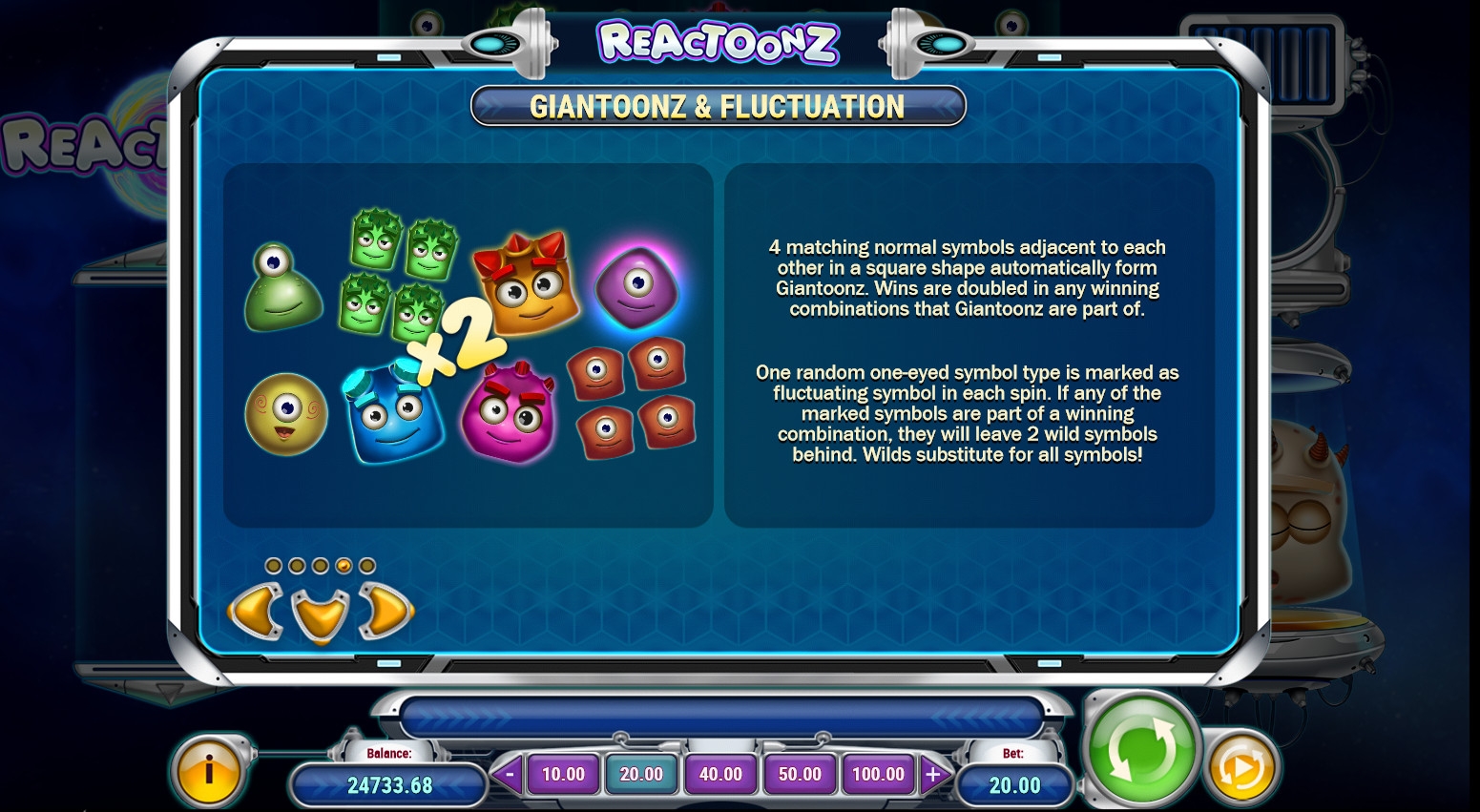Select the 10.00 bet amount

[x=563, y=774]
